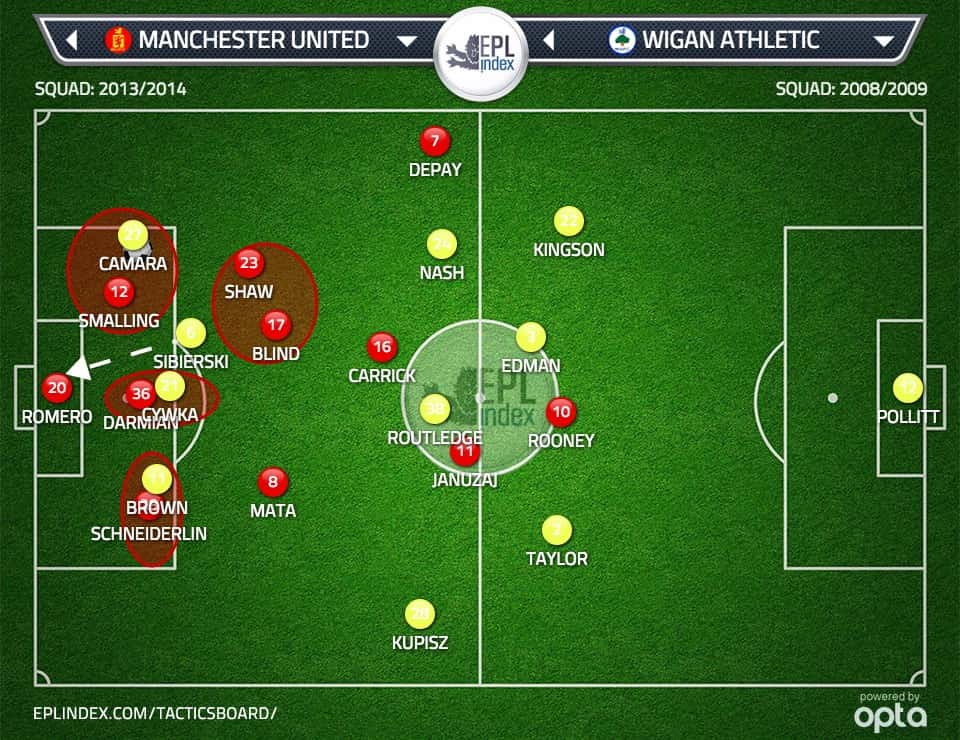
Task: Select Januzaj's number 11 marker
Action: pos(465,452)
